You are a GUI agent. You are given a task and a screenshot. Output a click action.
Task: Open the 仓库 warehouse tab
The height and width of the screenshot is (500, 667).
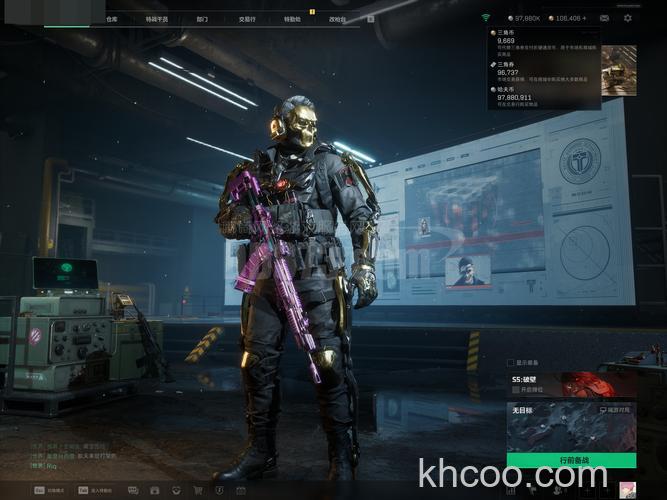click(x=112, y=19)
